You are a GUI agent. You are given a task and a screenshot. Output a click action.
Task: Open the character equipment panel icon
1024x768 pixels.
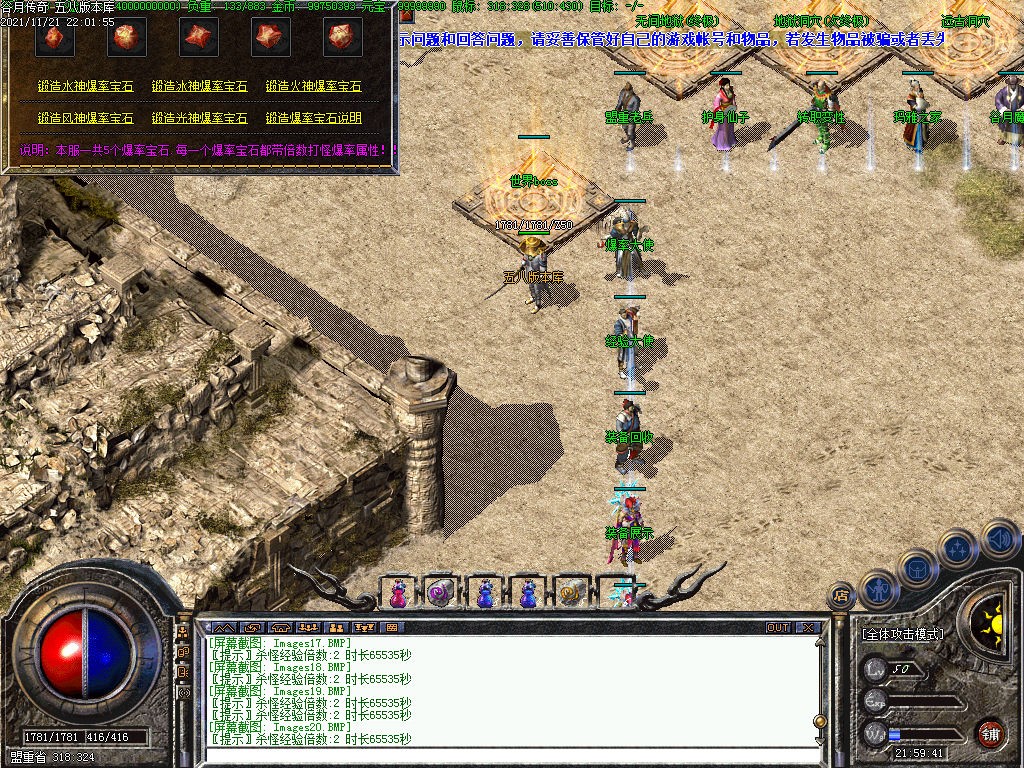click(x=878, y=590)
